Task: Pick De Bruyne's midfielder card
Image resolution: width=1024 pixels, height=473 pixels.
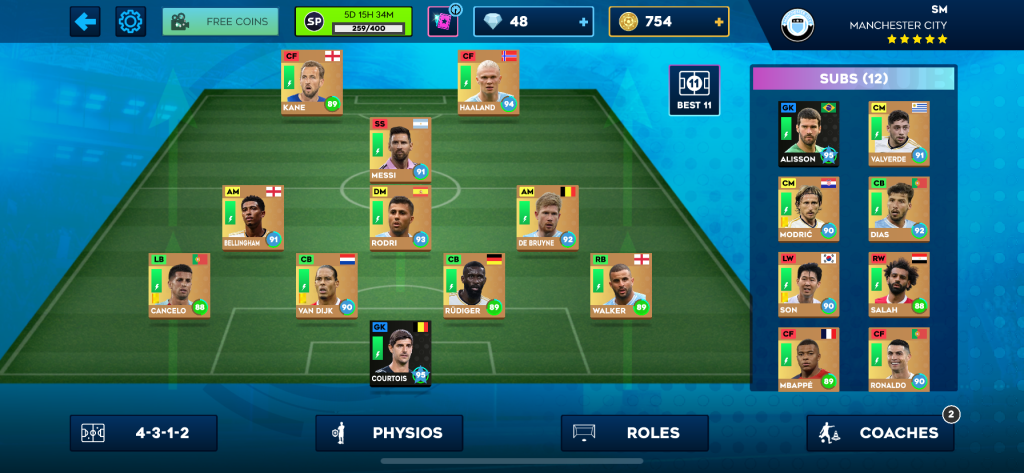Action: [547, 217]
